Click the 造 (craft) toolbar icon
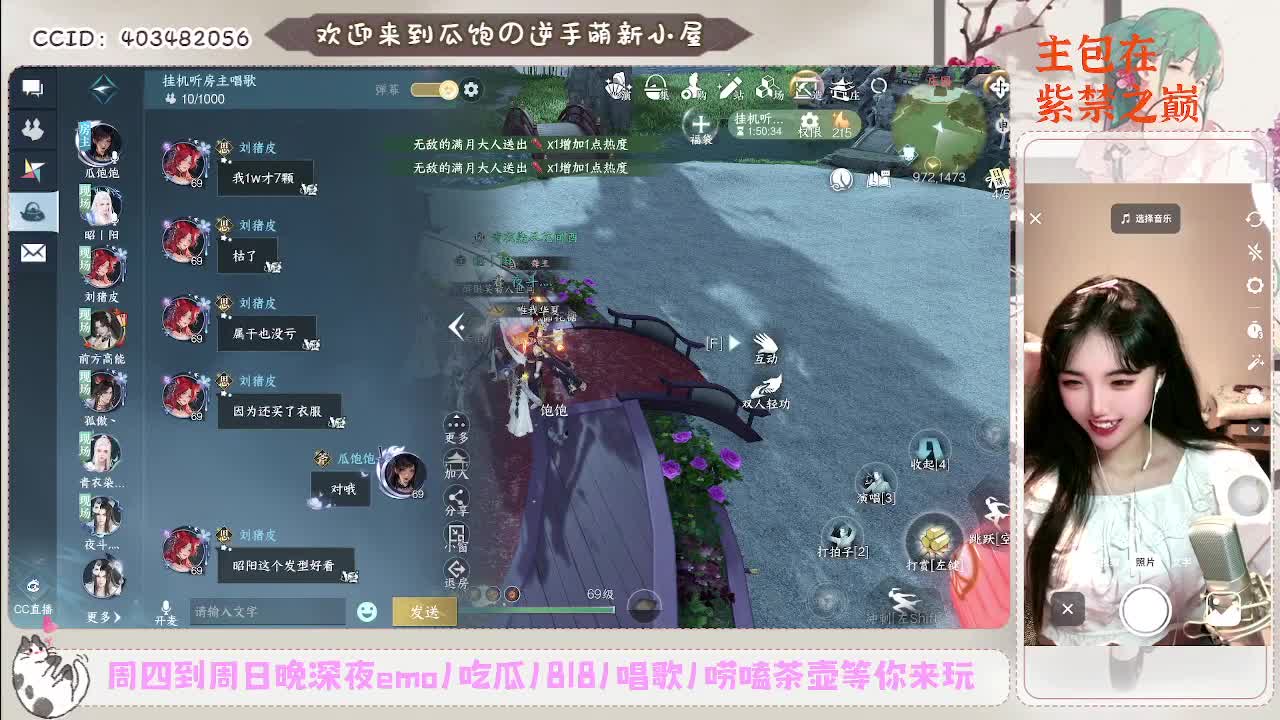This screenshot has height=720, width=1280. 805,88
